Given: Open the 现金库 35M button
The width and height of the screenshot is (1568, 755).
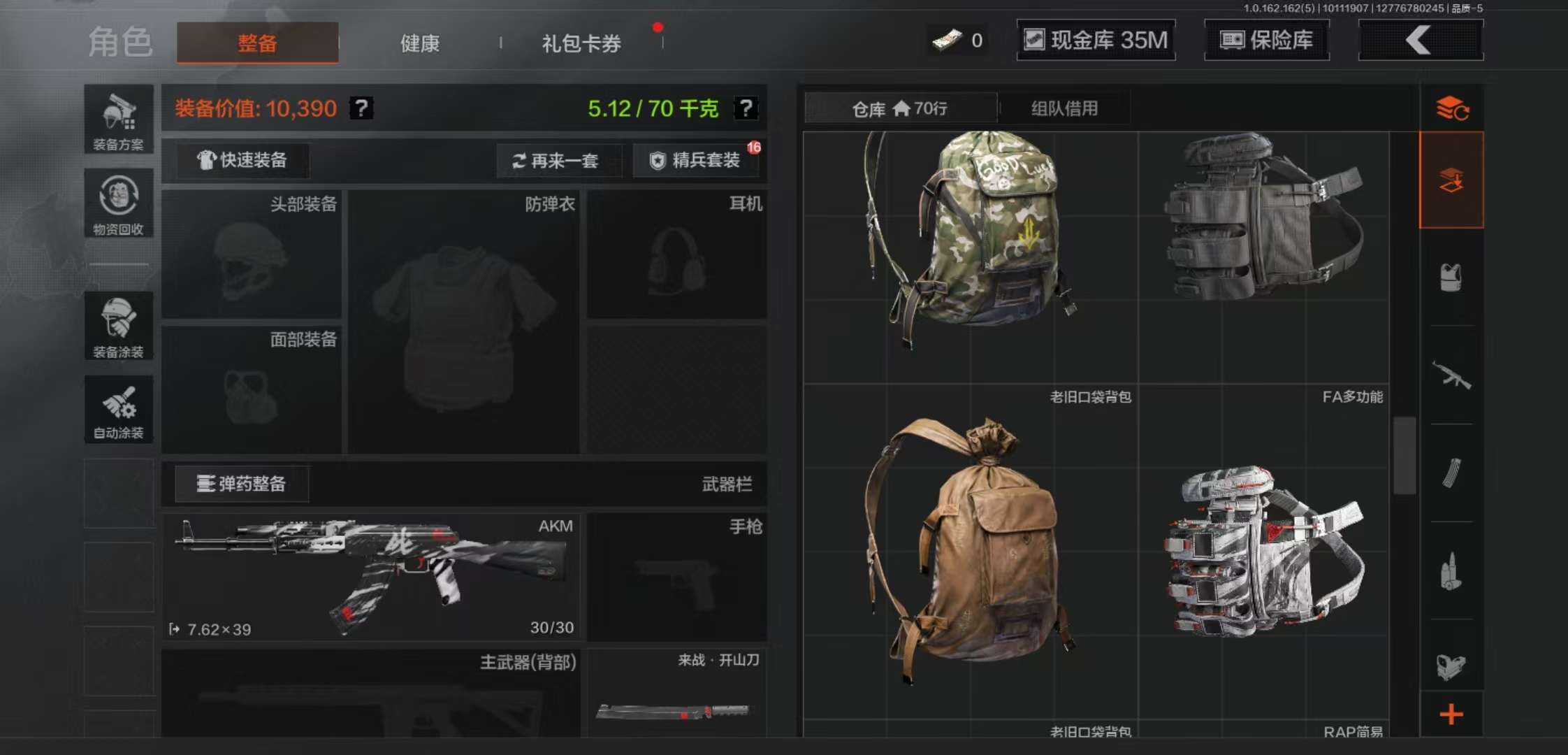Looking at the screenshot, I should 1096,40.
